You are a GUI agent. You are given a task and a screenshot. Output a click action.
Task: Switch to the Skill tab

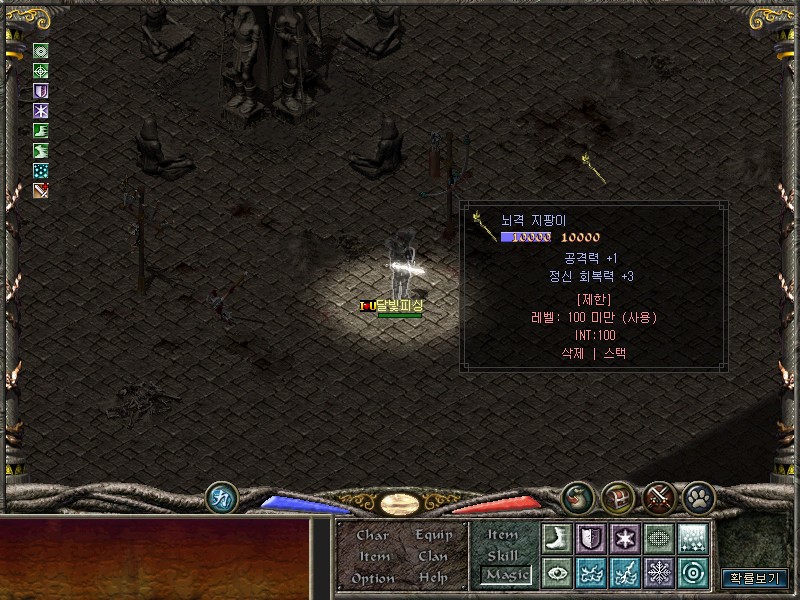coord(502,554)
